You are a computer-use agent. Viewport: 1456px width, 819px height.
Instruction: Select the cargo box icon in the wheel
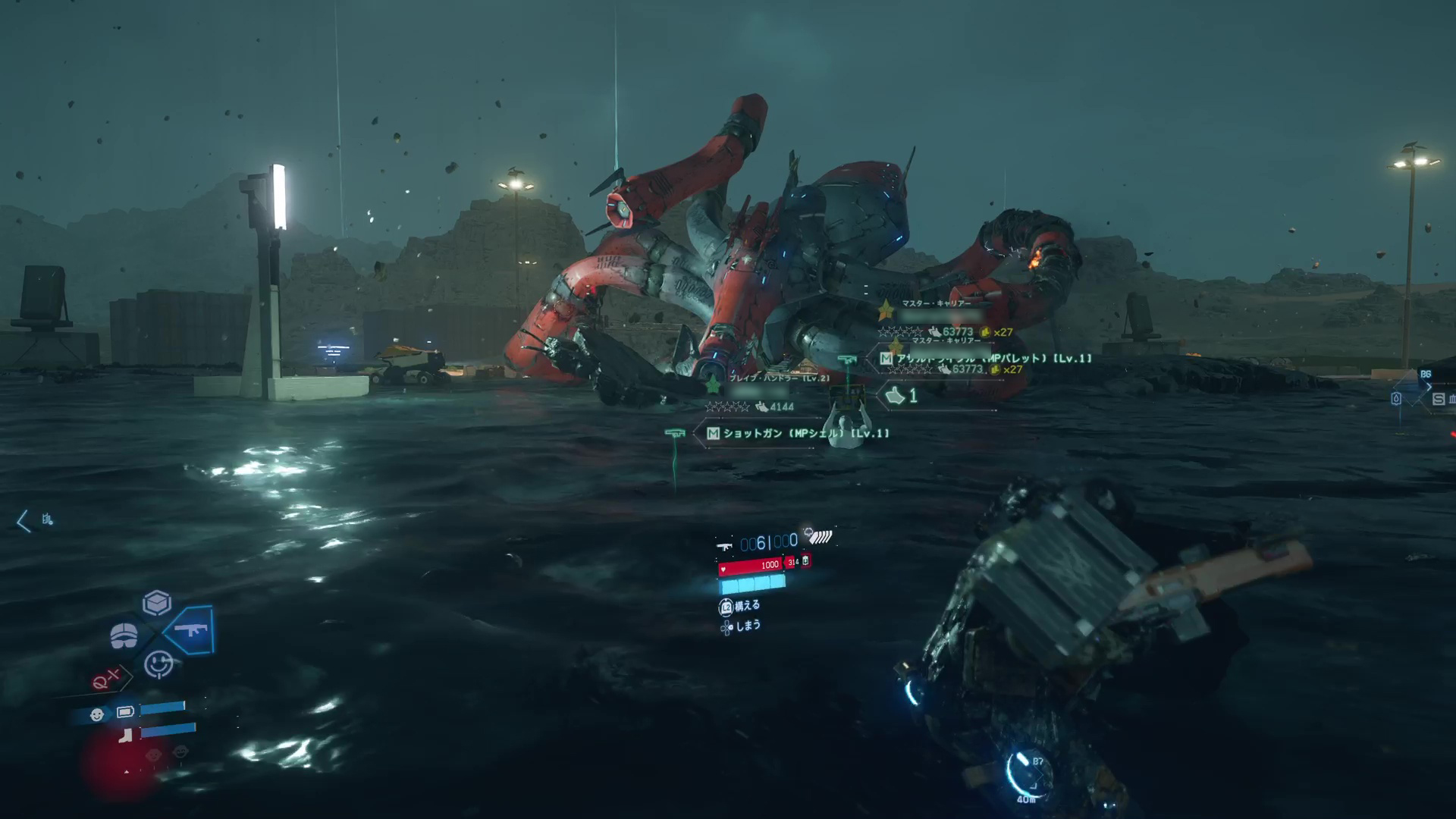157,603
